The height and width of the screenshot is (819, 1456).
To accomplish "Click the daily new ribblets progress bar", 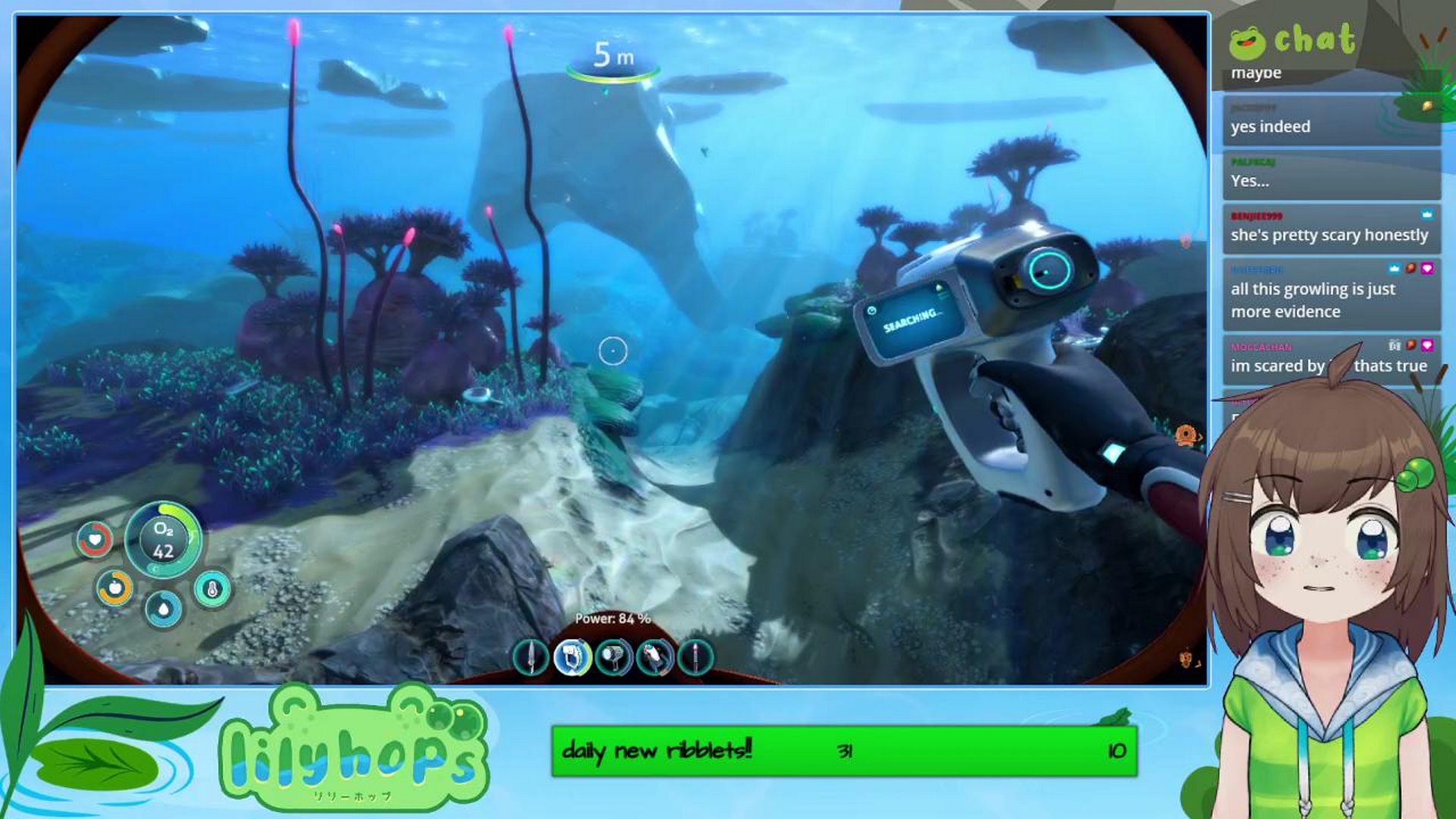I will (x=842, y=752).
